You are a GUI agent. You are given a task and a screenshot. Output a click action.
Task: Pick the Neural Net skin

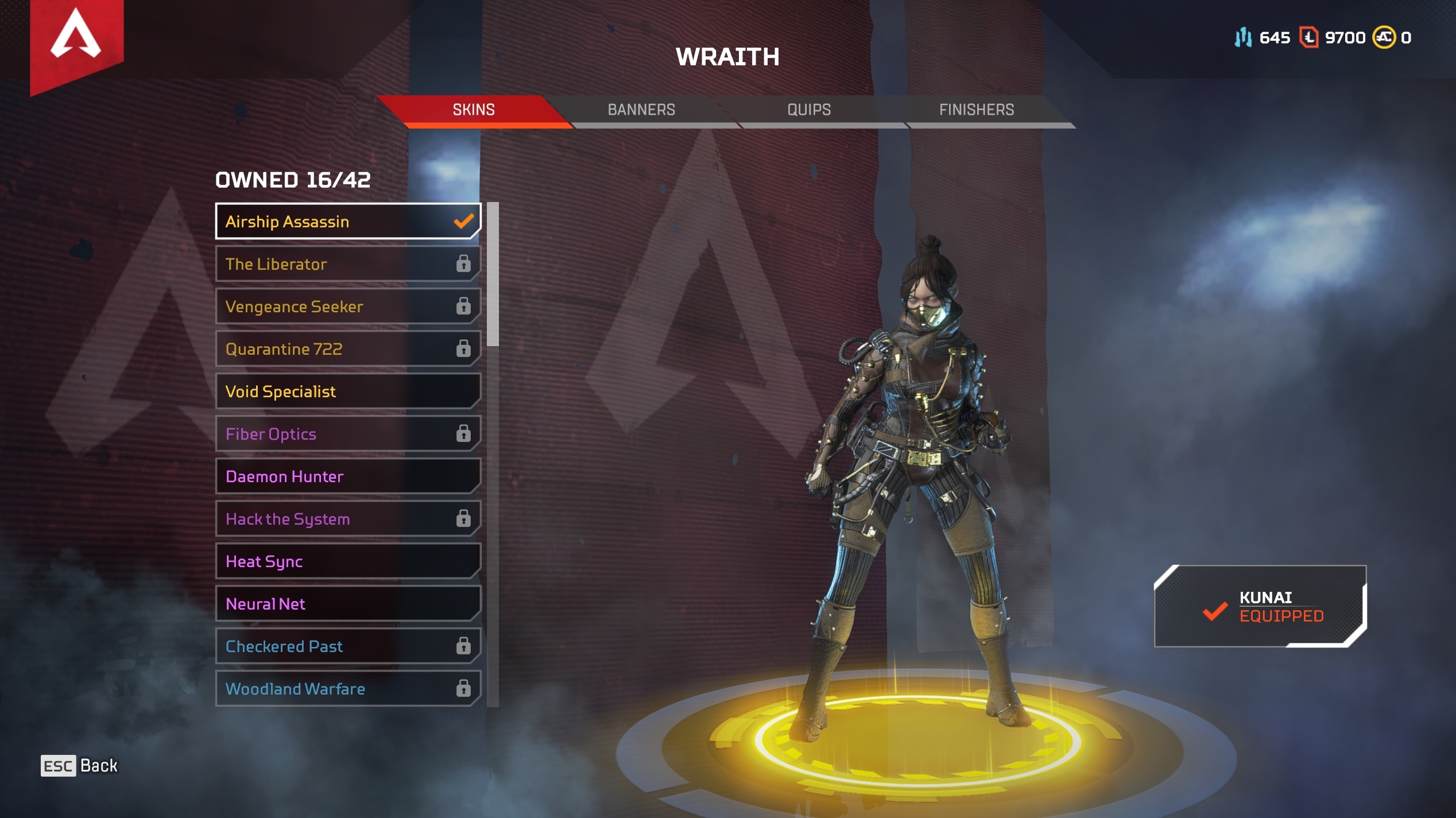point(347,604)
